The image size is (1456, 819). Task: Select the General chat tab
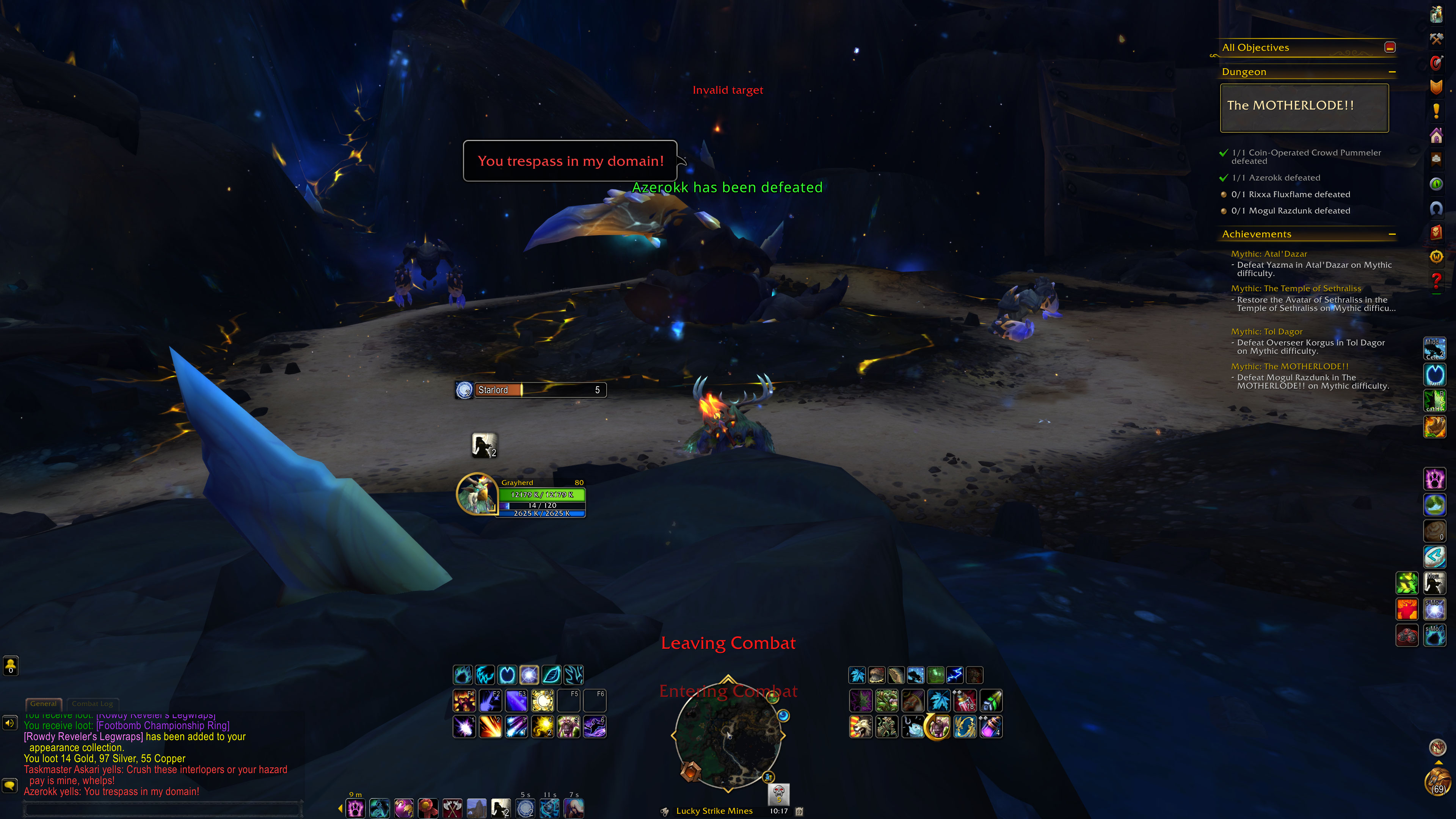(44, 704)
